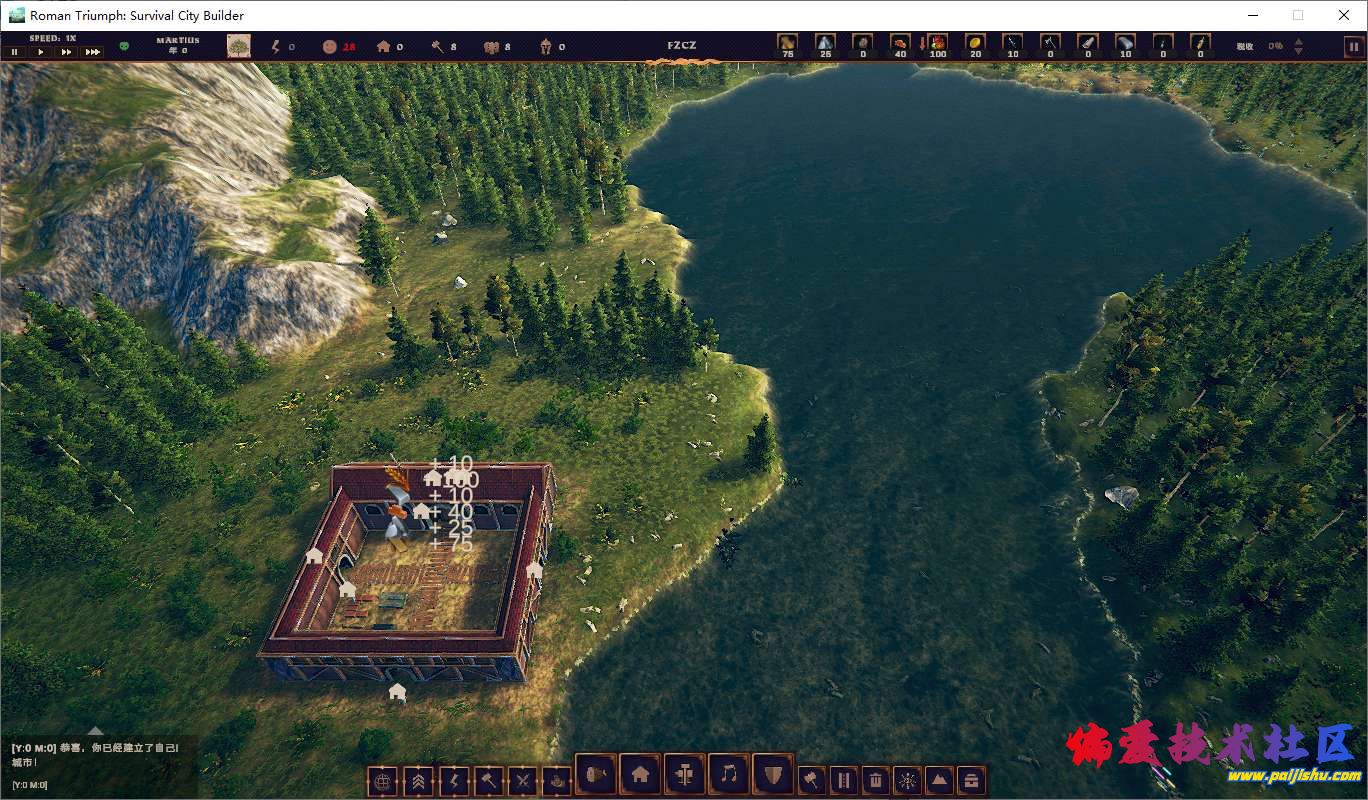Screen dimensions: 1368x800
Task: Open the lightning bolt toolbar menu
Action: 453,780
